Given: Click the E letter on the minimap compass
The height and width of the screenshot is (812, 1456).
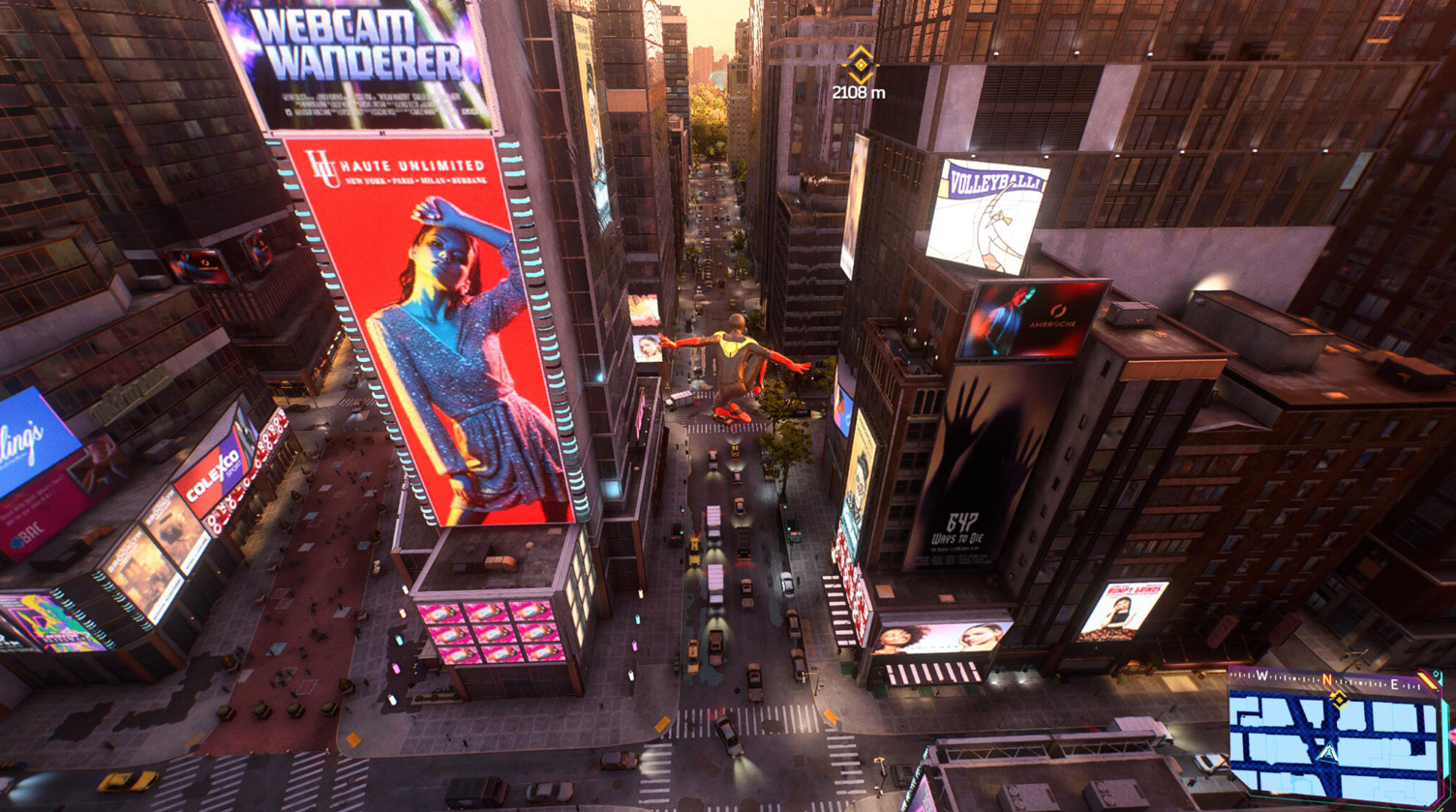Looking at the screenshot, I should [1393, 684].
